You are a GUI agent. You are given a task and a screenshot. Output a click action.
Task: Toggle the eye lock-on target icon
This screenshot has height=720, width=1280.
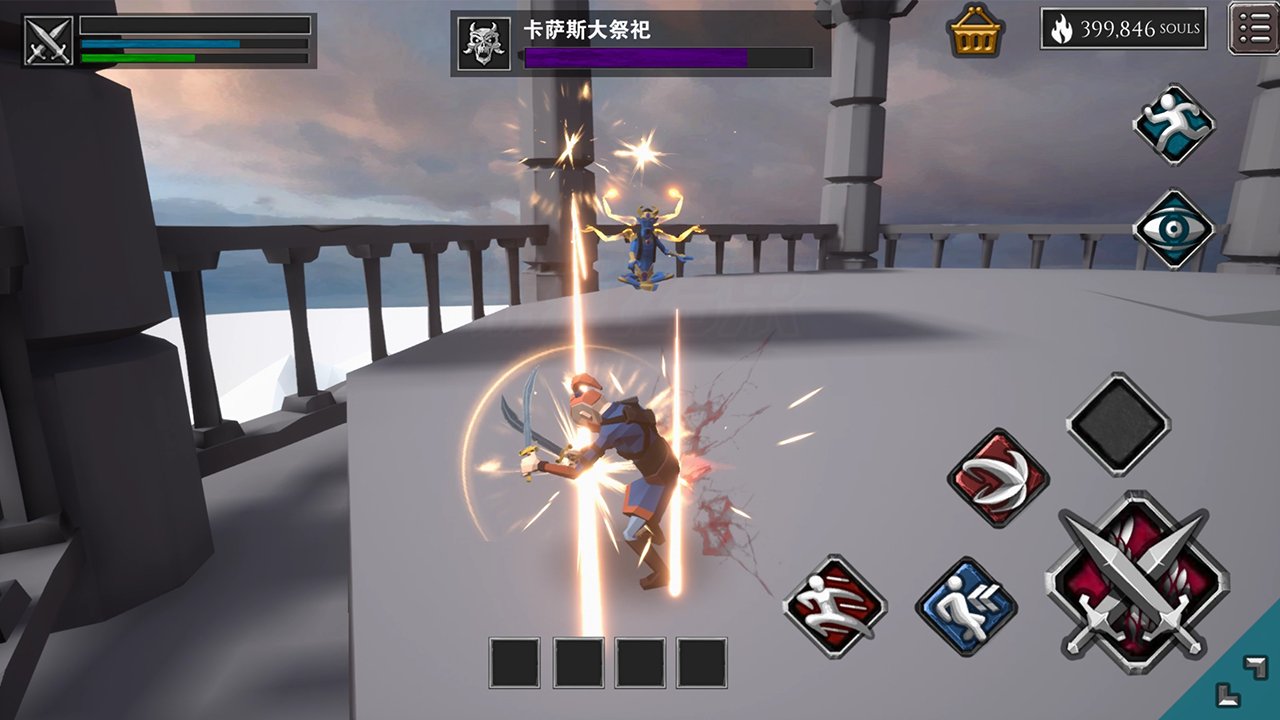click(1173, 229)
